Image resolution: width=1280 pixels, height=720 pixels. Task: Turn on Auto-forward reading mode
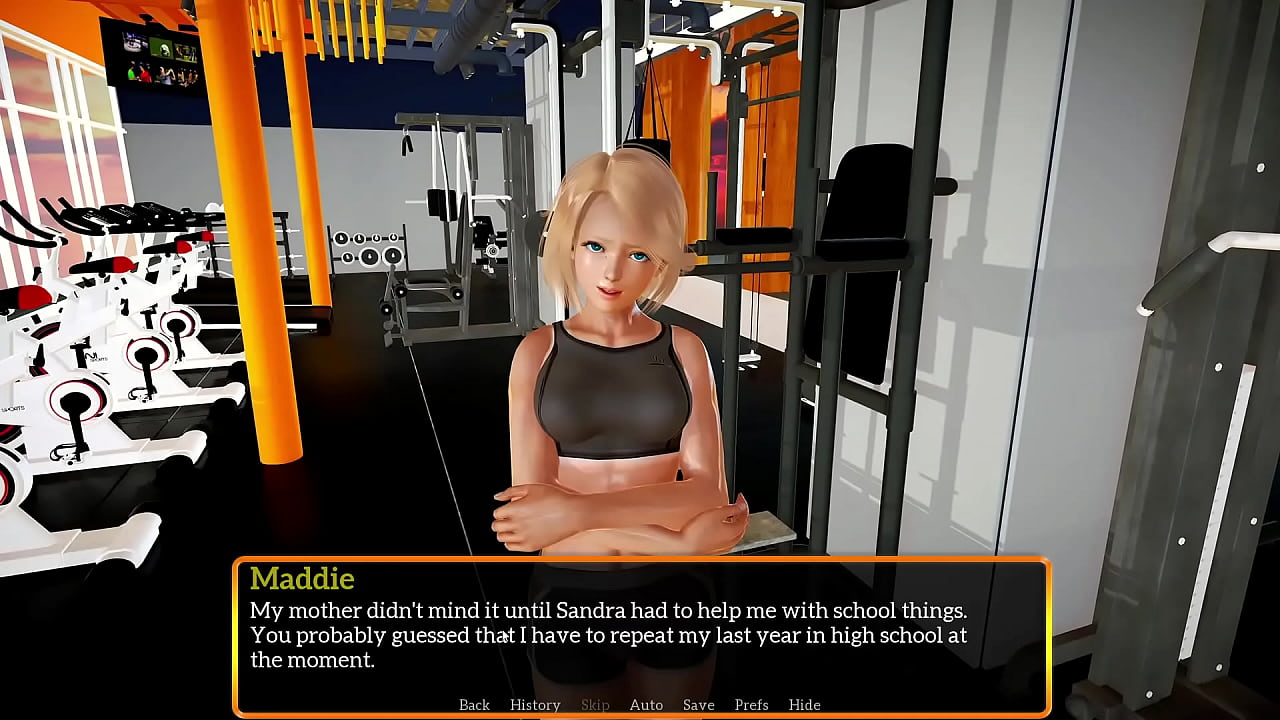[646, 704]
